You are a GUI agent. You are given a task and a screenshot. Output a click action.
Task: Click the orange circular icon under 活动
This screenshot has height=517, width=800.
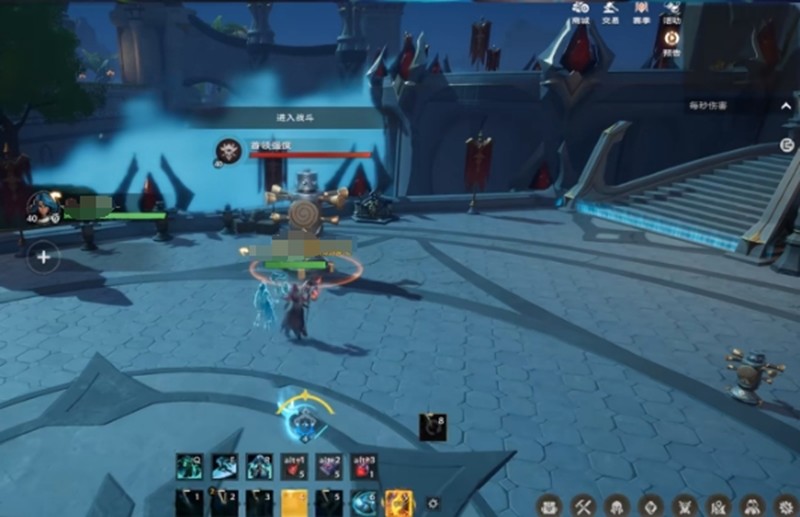[x=672, y=38]
